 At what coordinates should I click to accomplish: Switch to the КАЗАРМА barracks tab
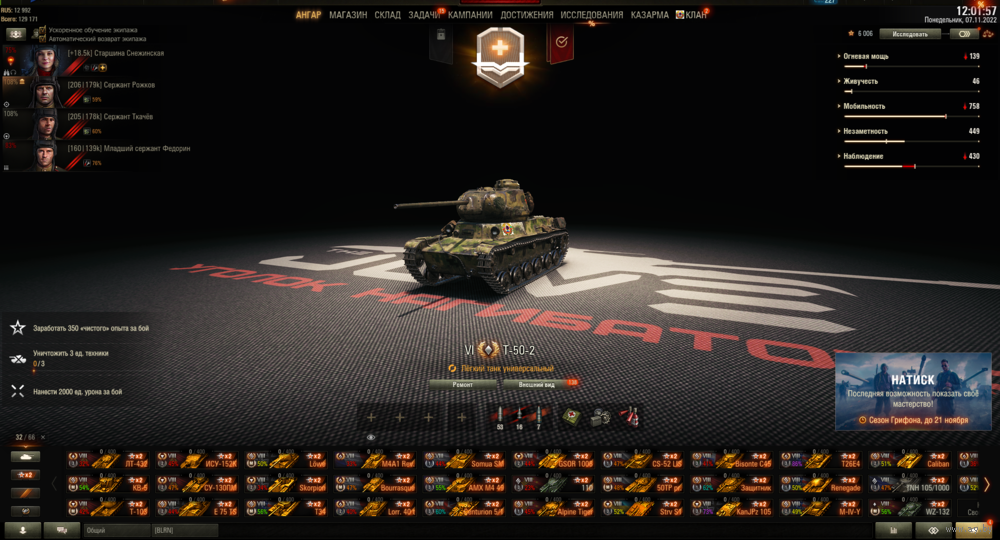click(x=649, y=15)
